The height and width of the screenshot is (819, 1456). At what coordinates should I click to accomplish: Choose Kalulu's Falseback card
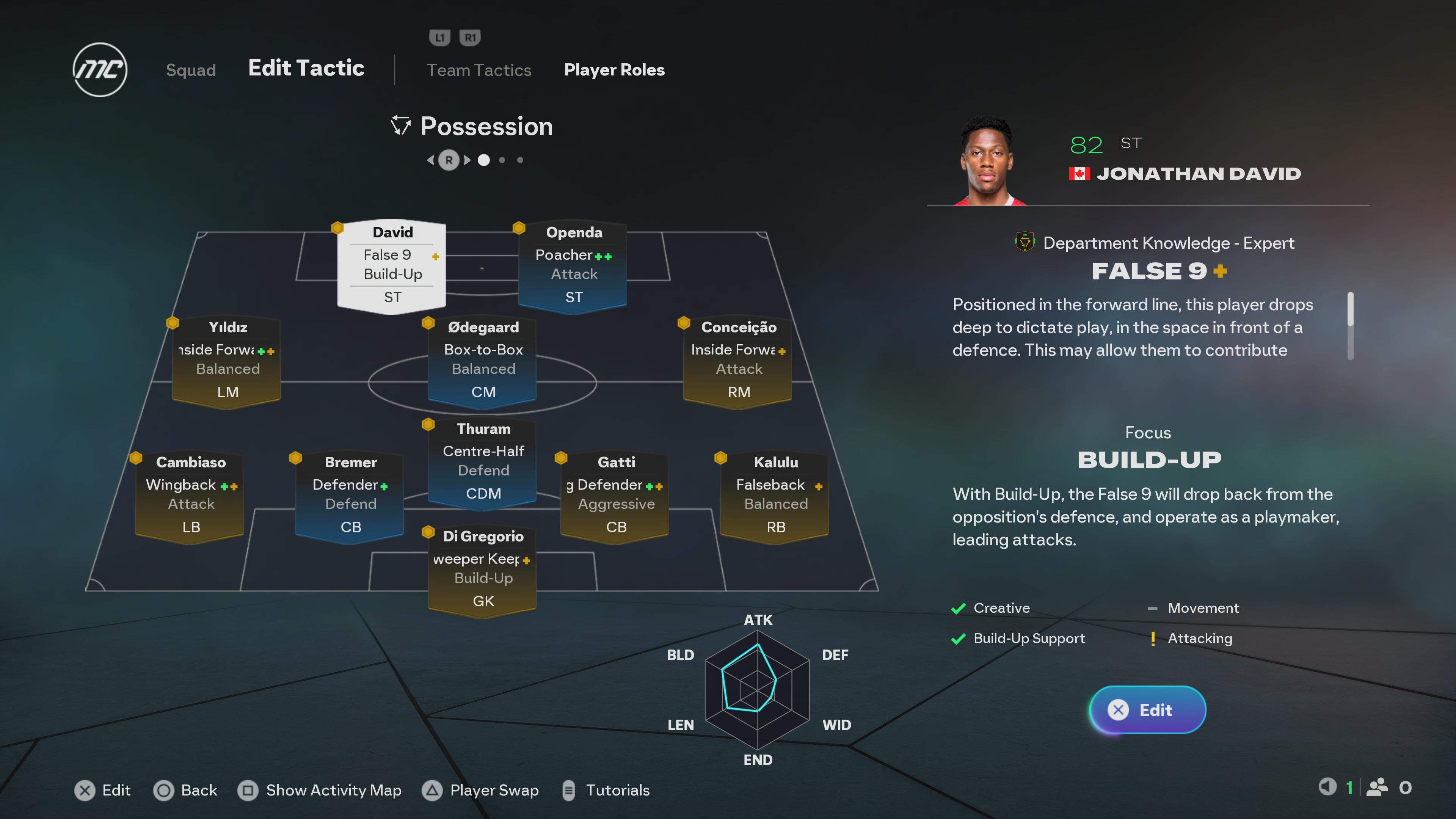[x=775, y=494]
